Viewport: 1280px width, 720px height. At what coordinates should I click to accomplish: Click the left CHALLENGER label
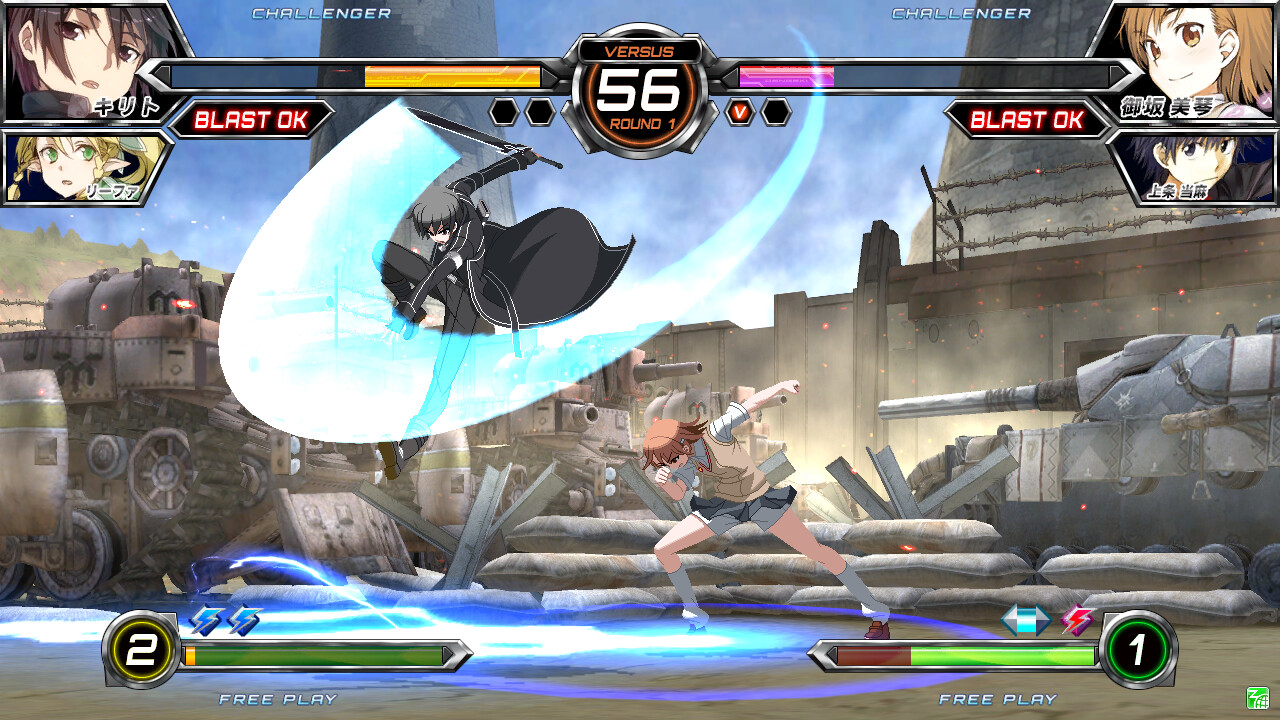tap(320, 14)
